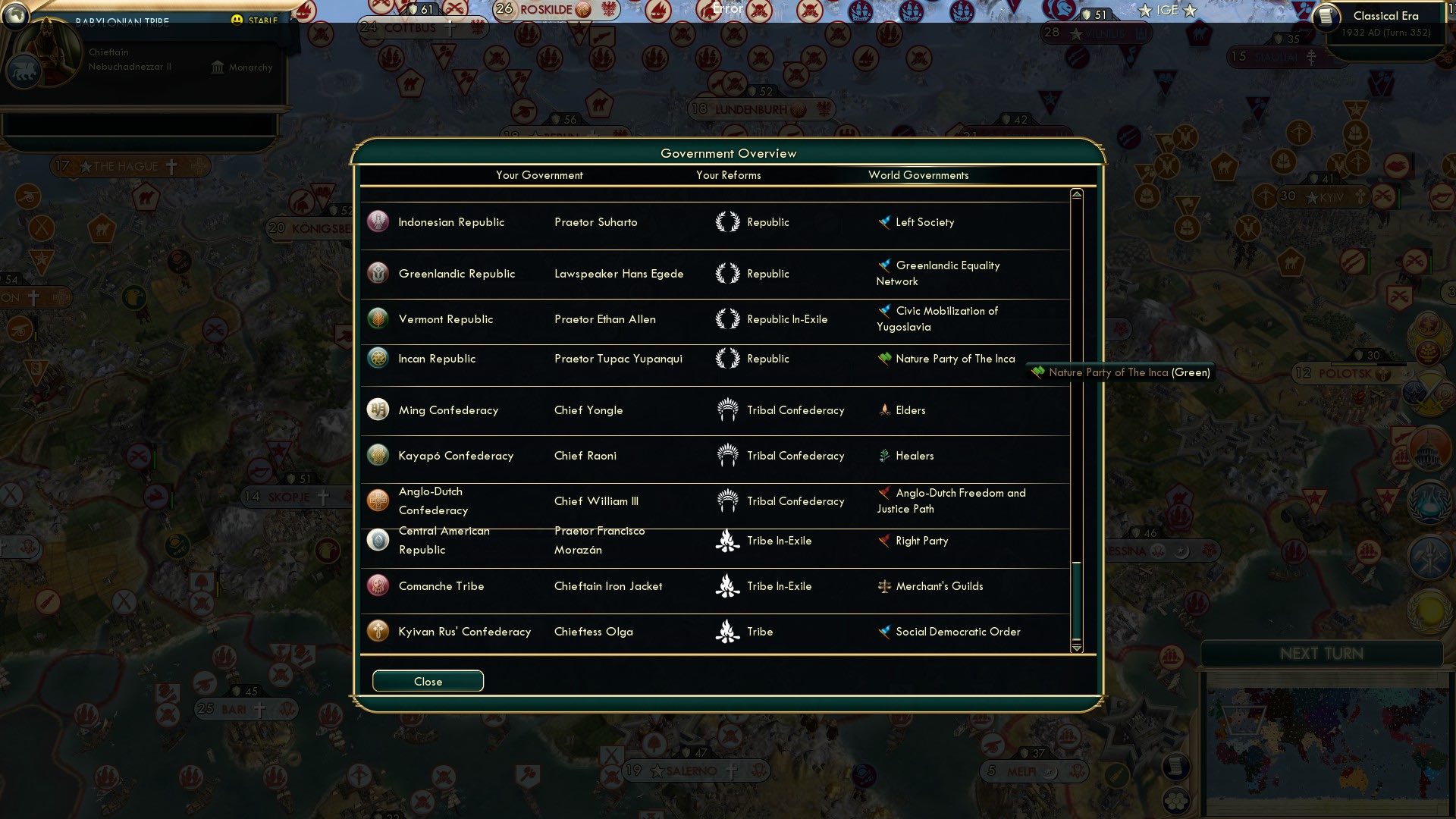
Task: Select the Indonesian Republic civilization emblem
Action: [377, 222]
